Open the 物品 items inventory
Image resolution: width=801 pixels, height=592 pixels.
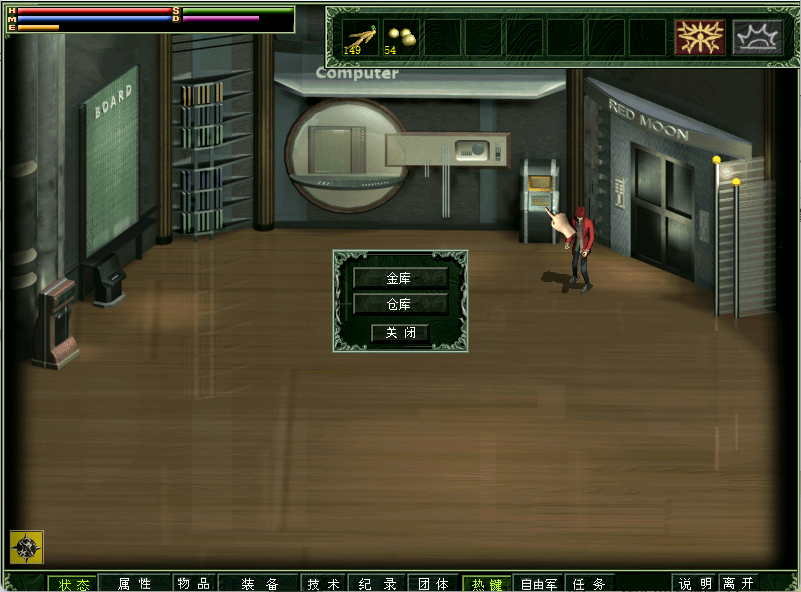[193, 584]
